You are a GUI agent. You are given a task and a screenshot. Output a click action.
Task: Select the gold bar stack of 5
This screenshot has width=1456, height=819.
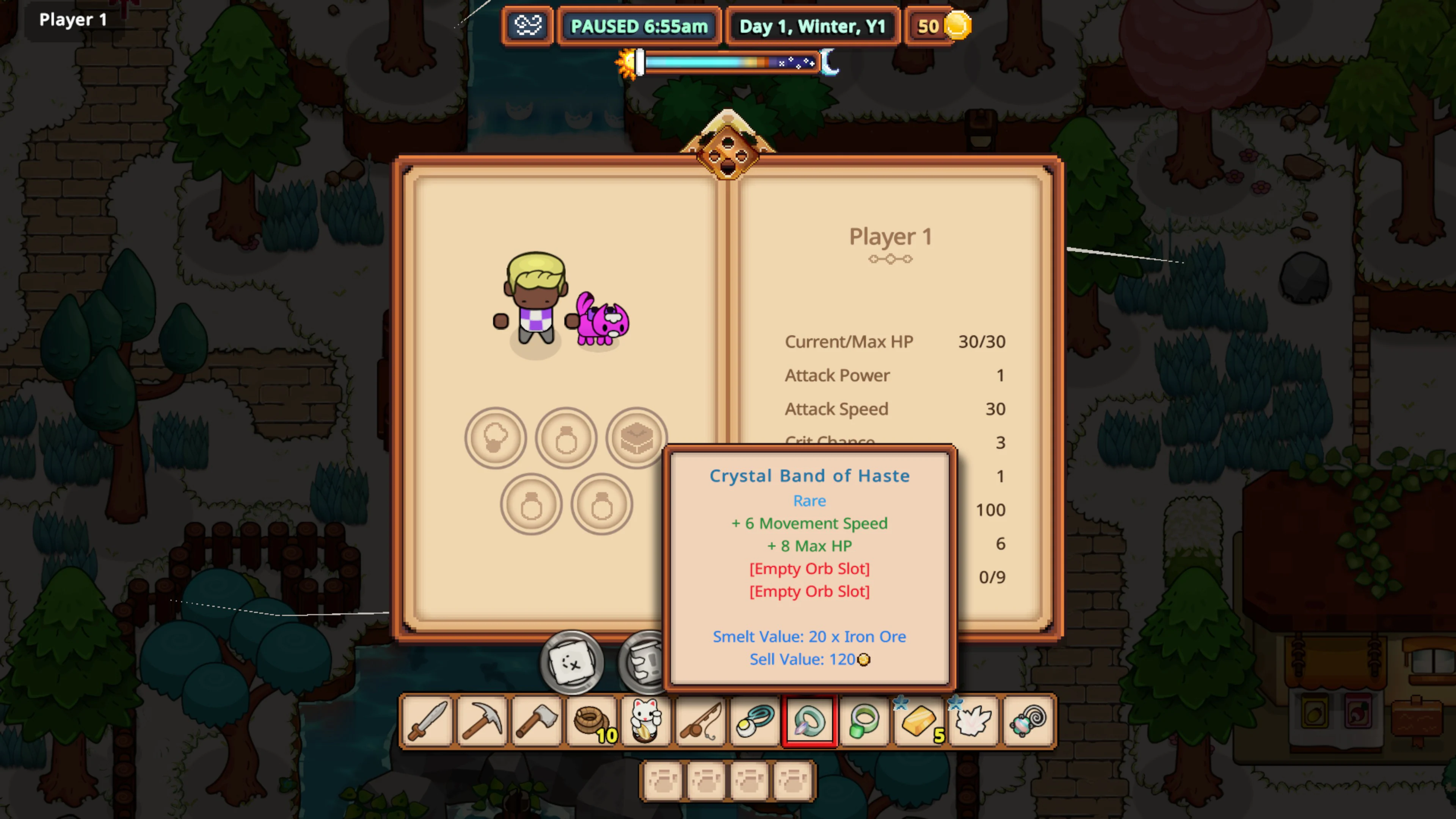click(918, 721)
